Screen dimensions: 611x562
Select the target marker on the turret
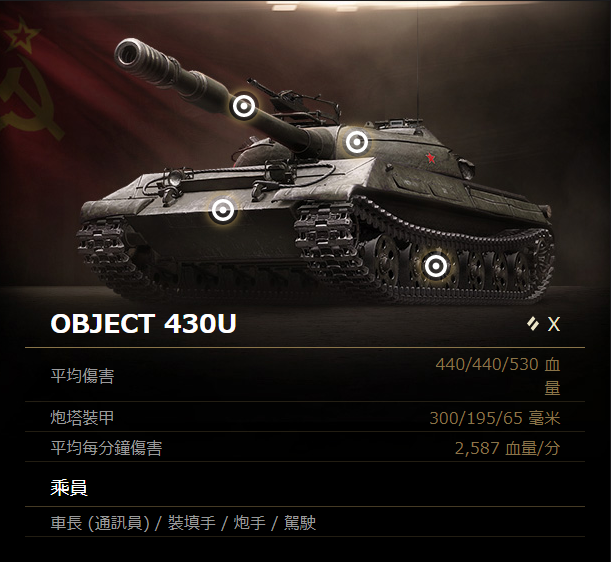[x=357, y=142]
